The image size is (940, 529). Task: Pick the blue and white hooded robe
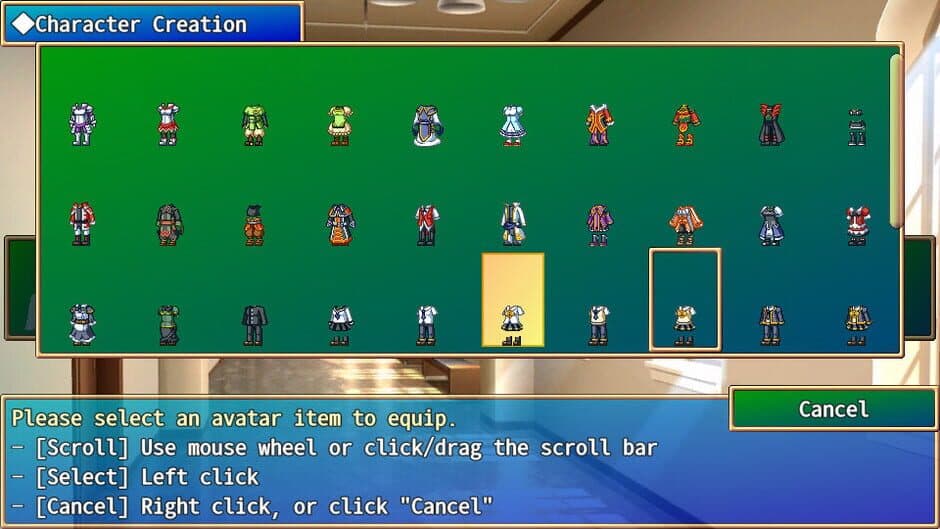tap(427, 126)
